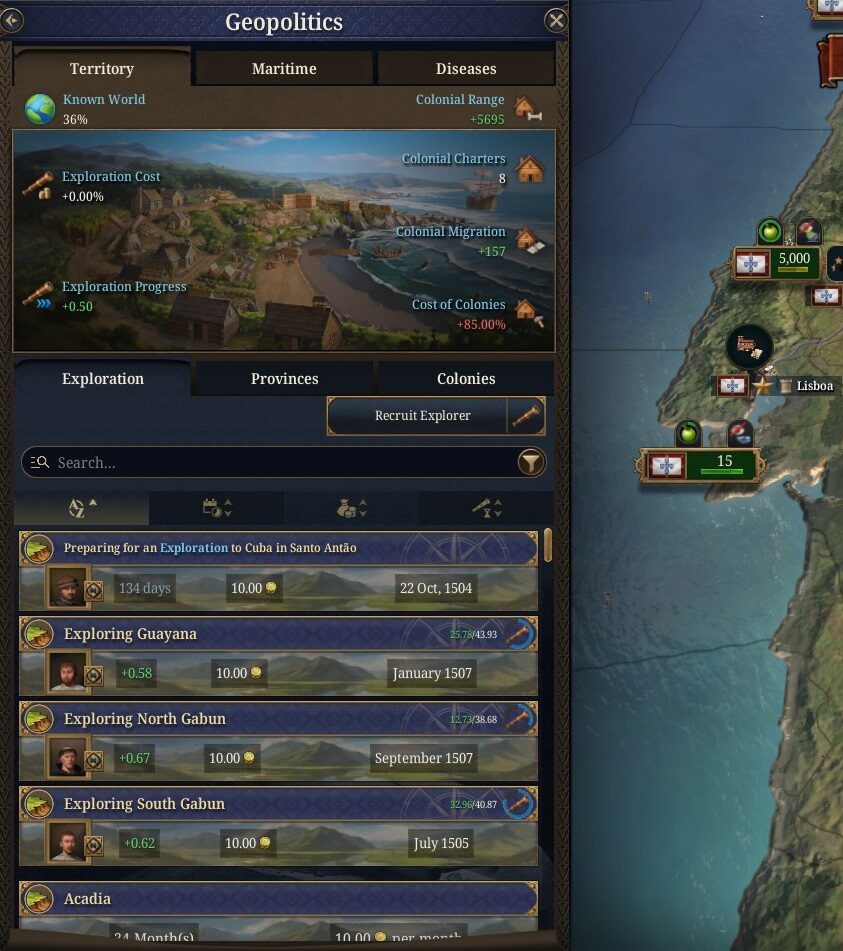The image size is (843, 951).
Task: Open the filter funnel button
Action: pyautogui.click(x=531, y=462)
